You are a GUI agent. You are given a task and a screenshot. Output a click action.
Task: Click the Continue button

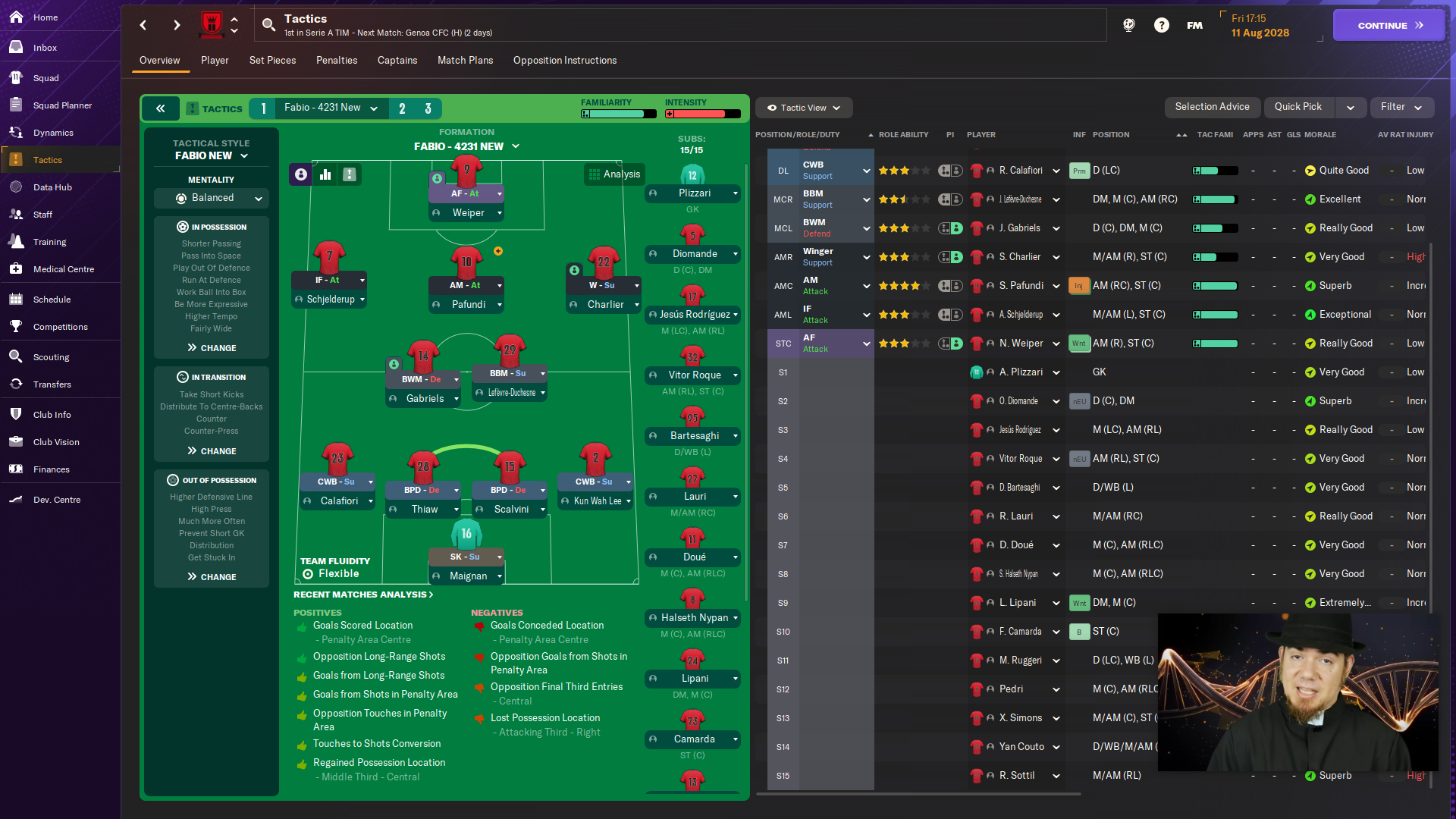coord(1388,25)
